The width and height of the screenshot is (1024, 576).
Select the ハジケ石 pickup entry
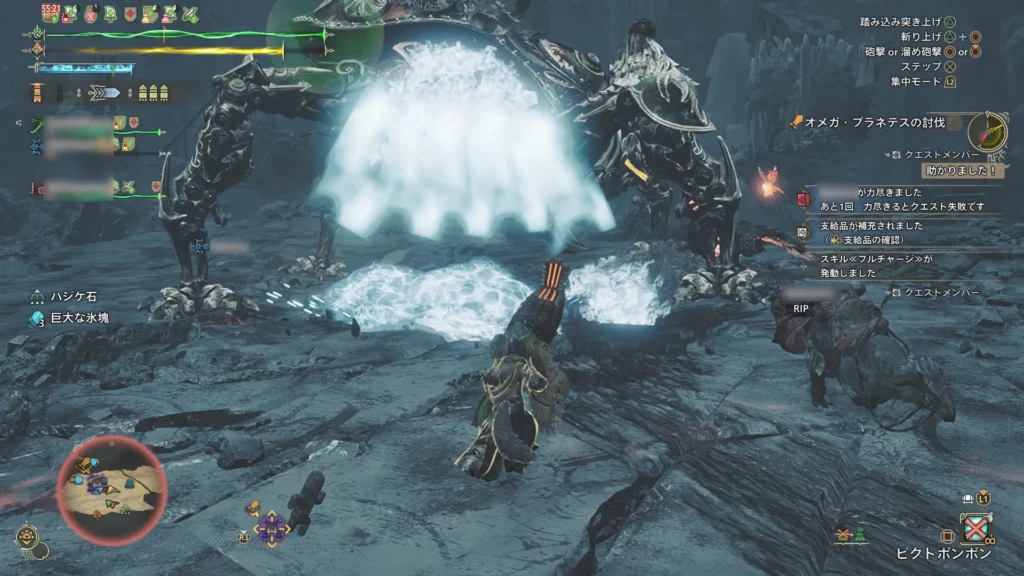tap(74, 297)
